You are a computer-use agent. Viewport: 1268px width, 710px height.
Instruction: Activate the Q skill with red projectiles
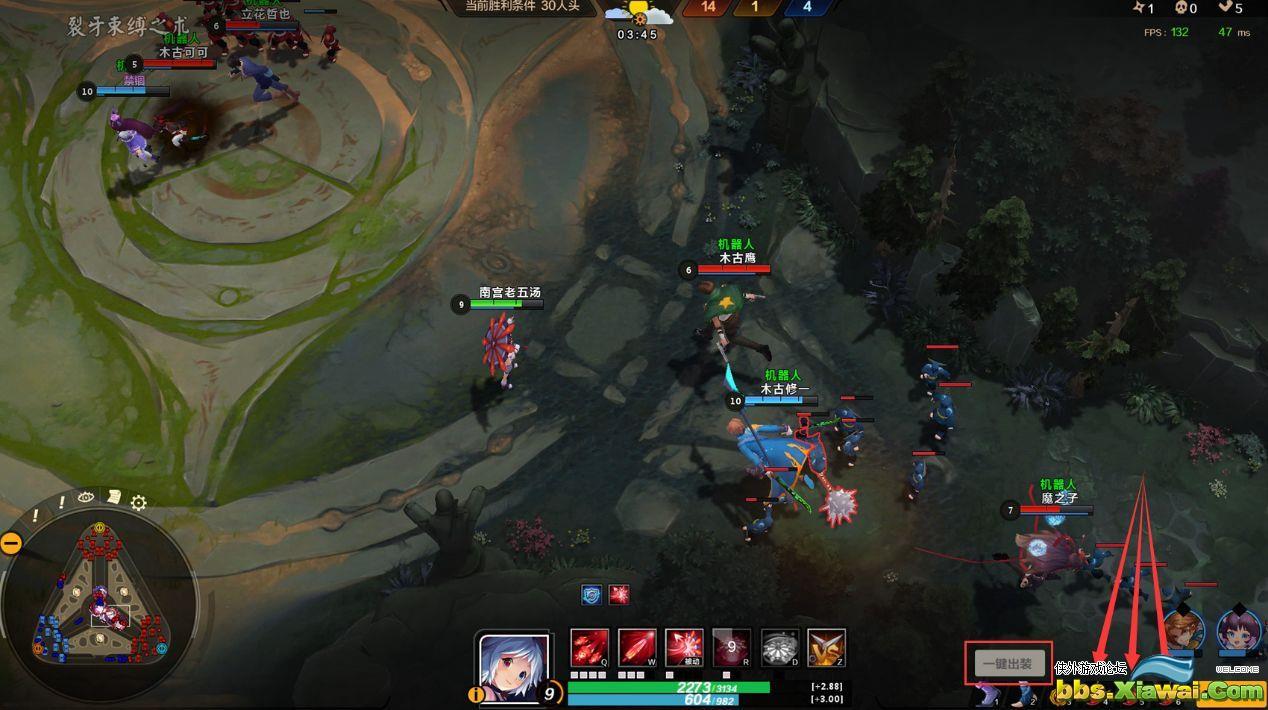589,648
